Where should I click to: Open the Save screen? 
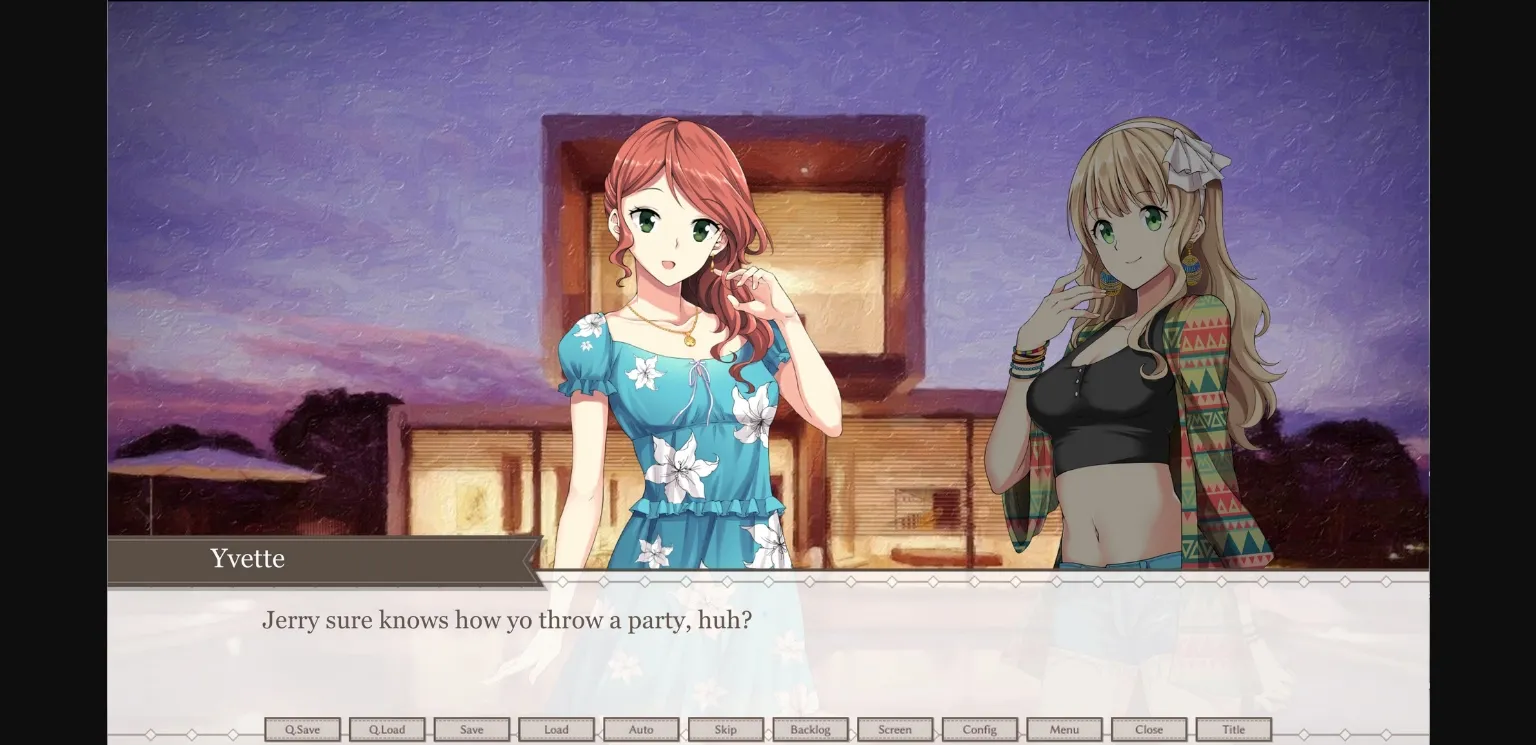click(472, 729)
